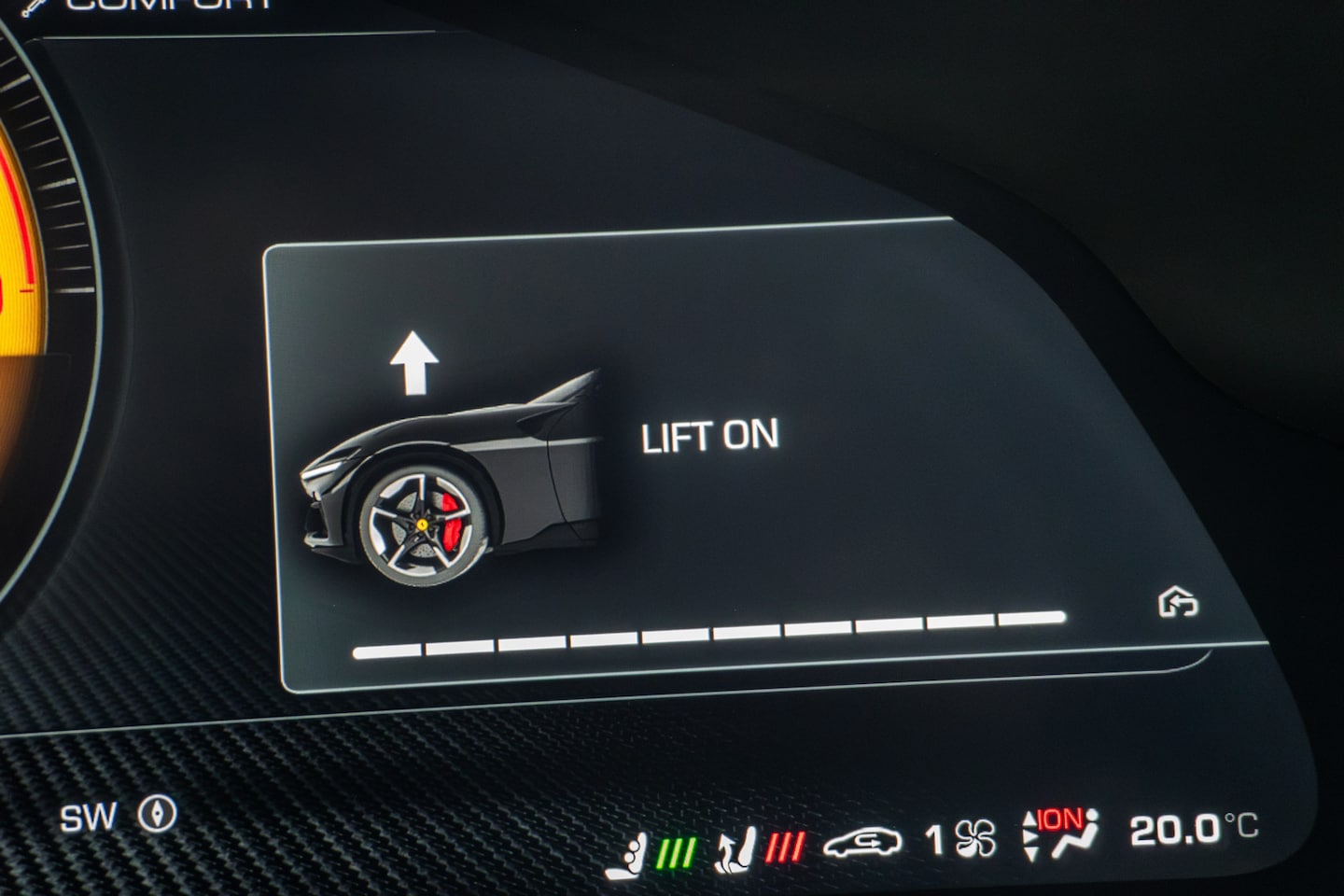Tap the home return icon
Viewport: 1344px width, 896px height.
[x=1178, y=603]
